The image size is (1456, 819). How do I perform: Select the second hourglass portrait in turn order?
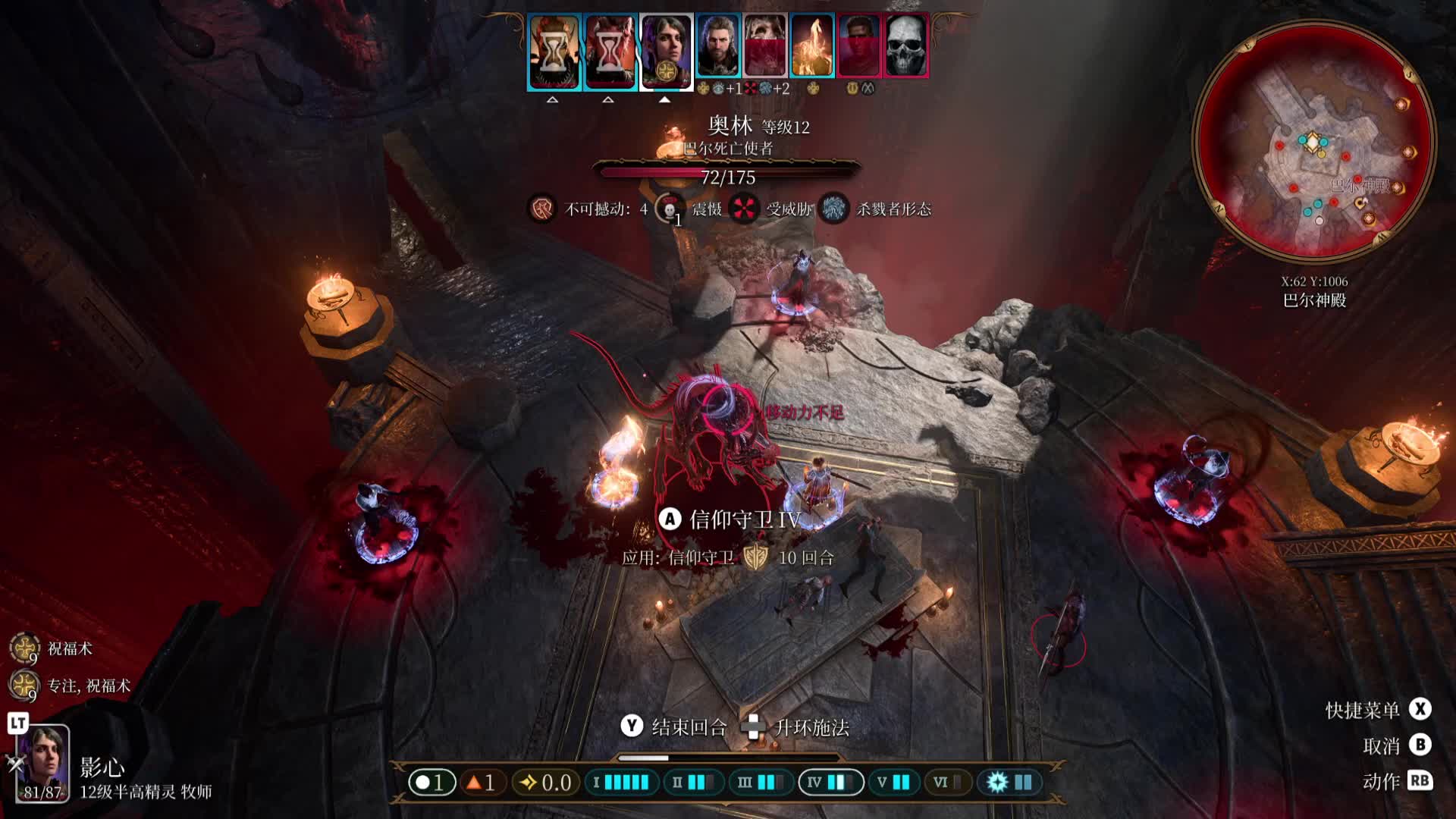click(x=610, y=52)
